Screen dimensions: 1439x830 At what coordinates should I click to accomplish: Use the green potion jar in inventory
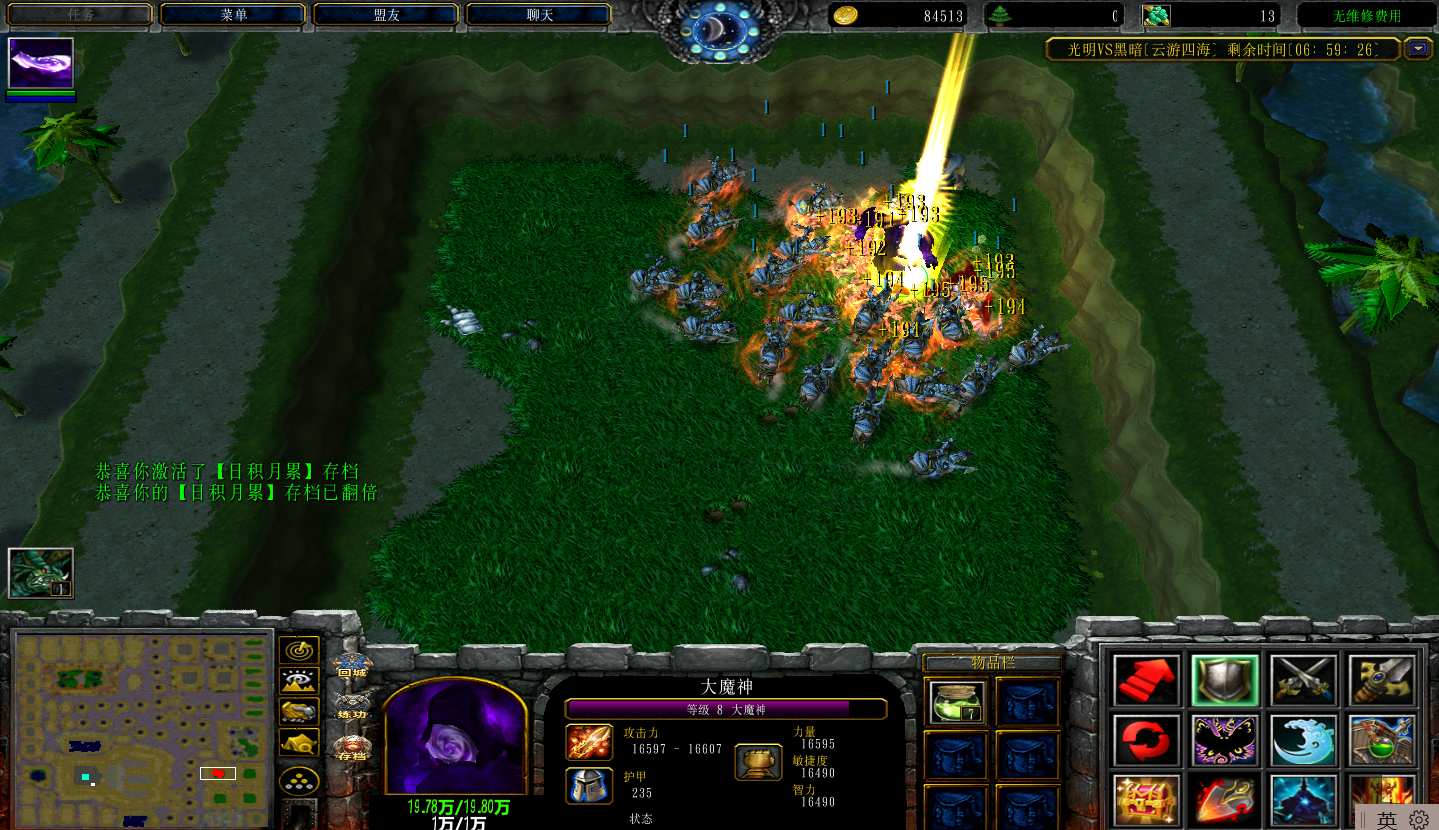(957, 701)
